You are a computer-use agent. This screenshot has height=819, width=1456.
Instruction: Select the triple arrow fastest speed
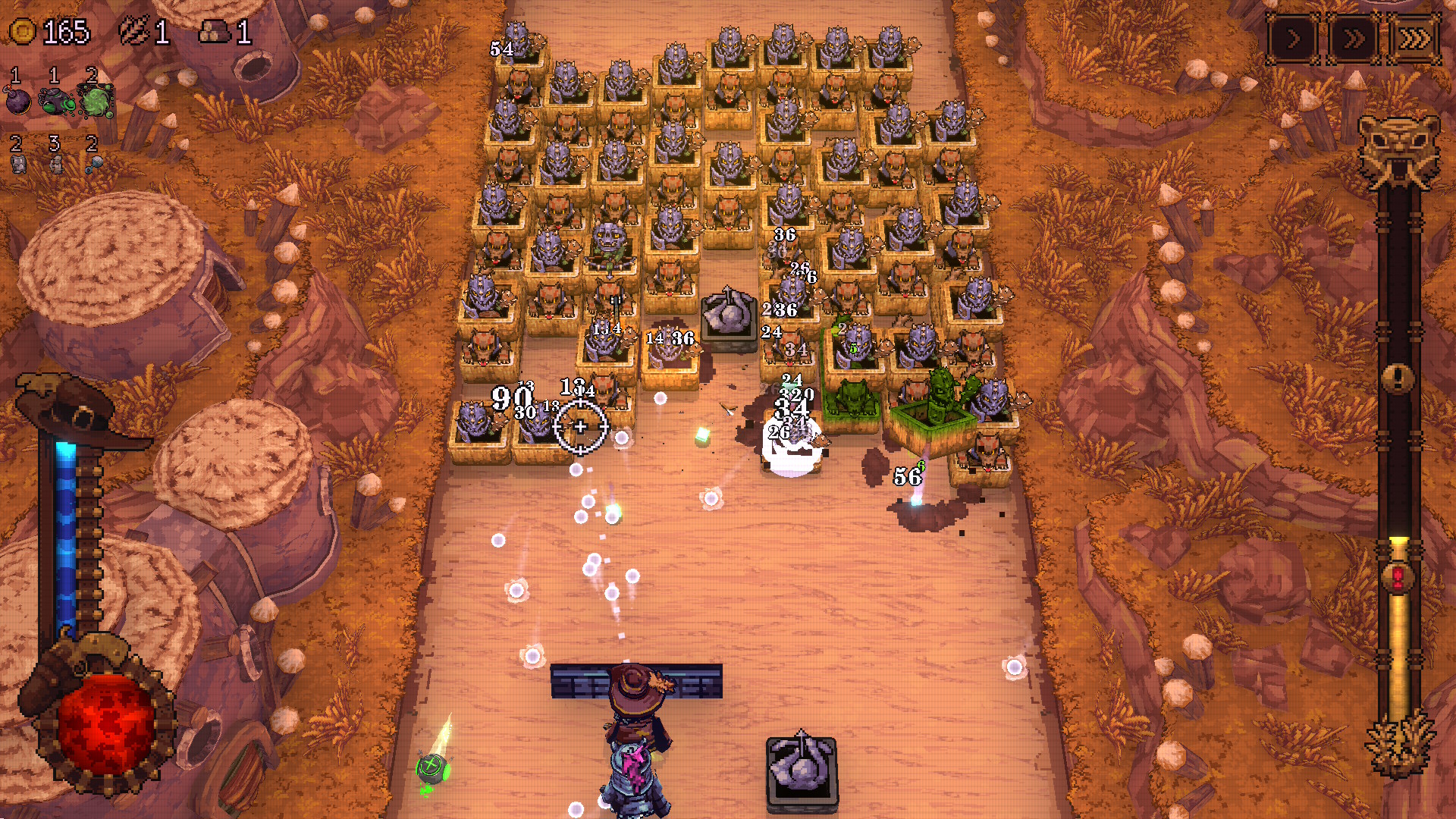click(1414, 39)
